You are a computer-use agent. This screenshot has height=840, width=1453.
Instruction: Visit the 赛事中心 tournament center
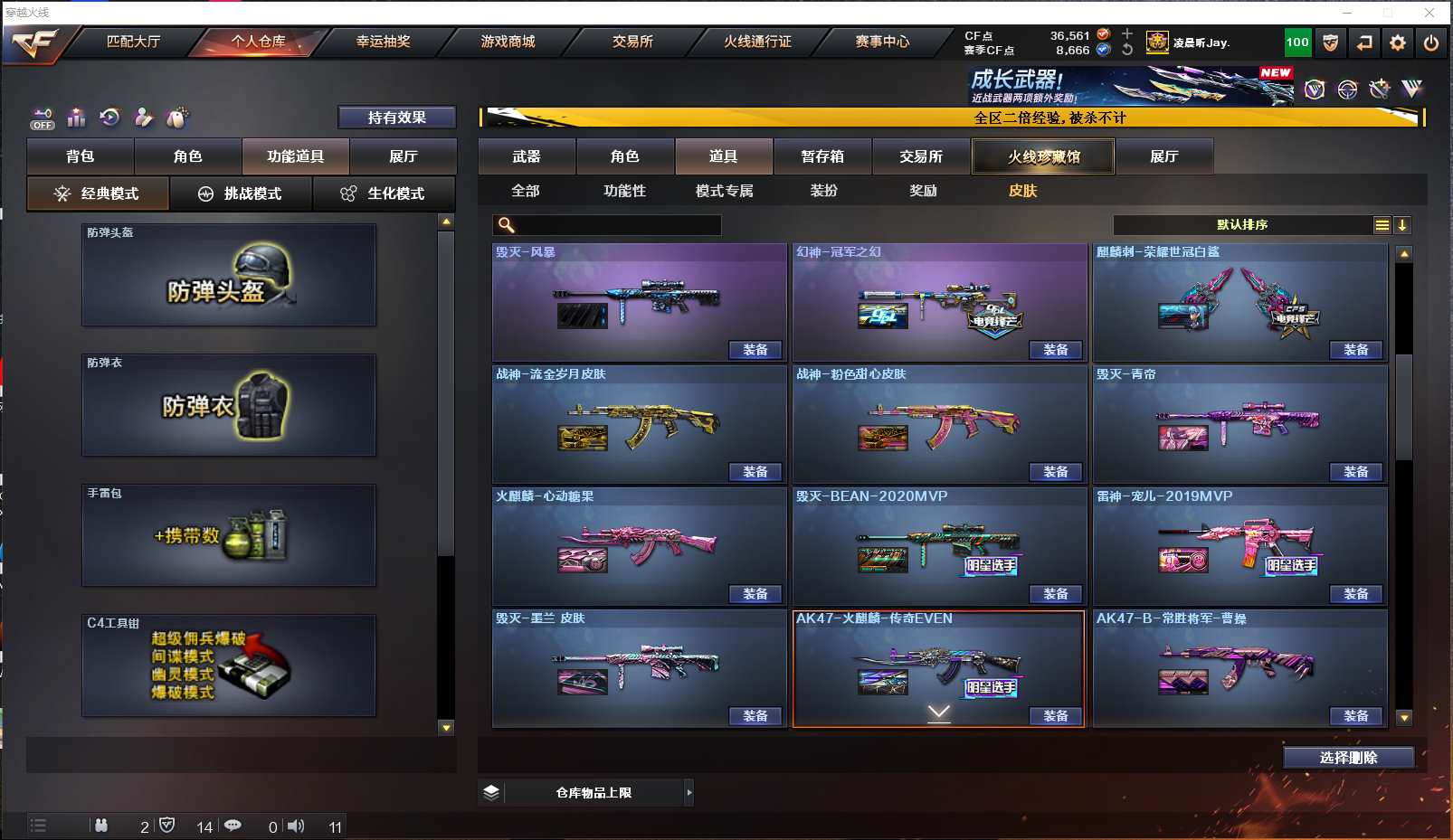tap(882, 42)
